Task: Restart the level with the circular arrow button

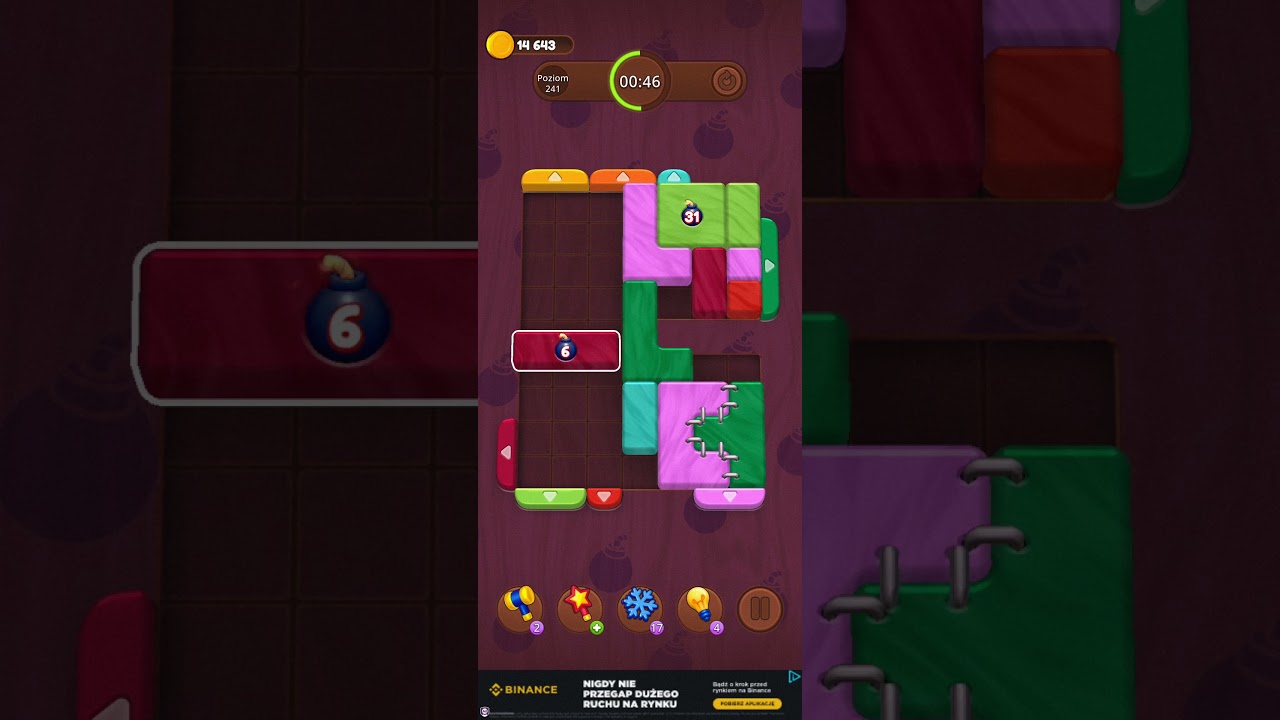Action: point(726,81)
